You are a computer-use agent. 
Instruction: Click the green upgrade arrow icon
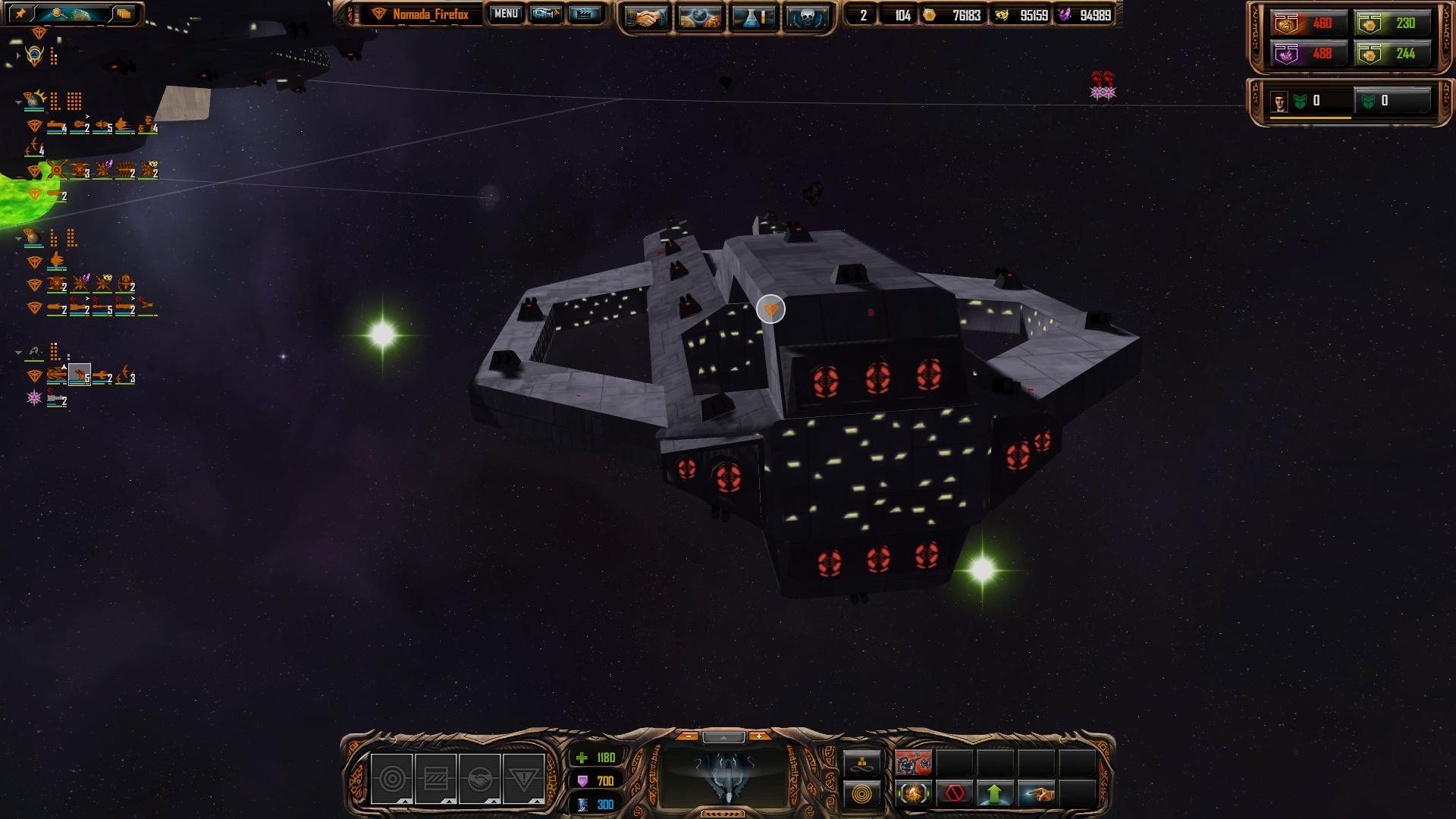click(x=995, y=794)
